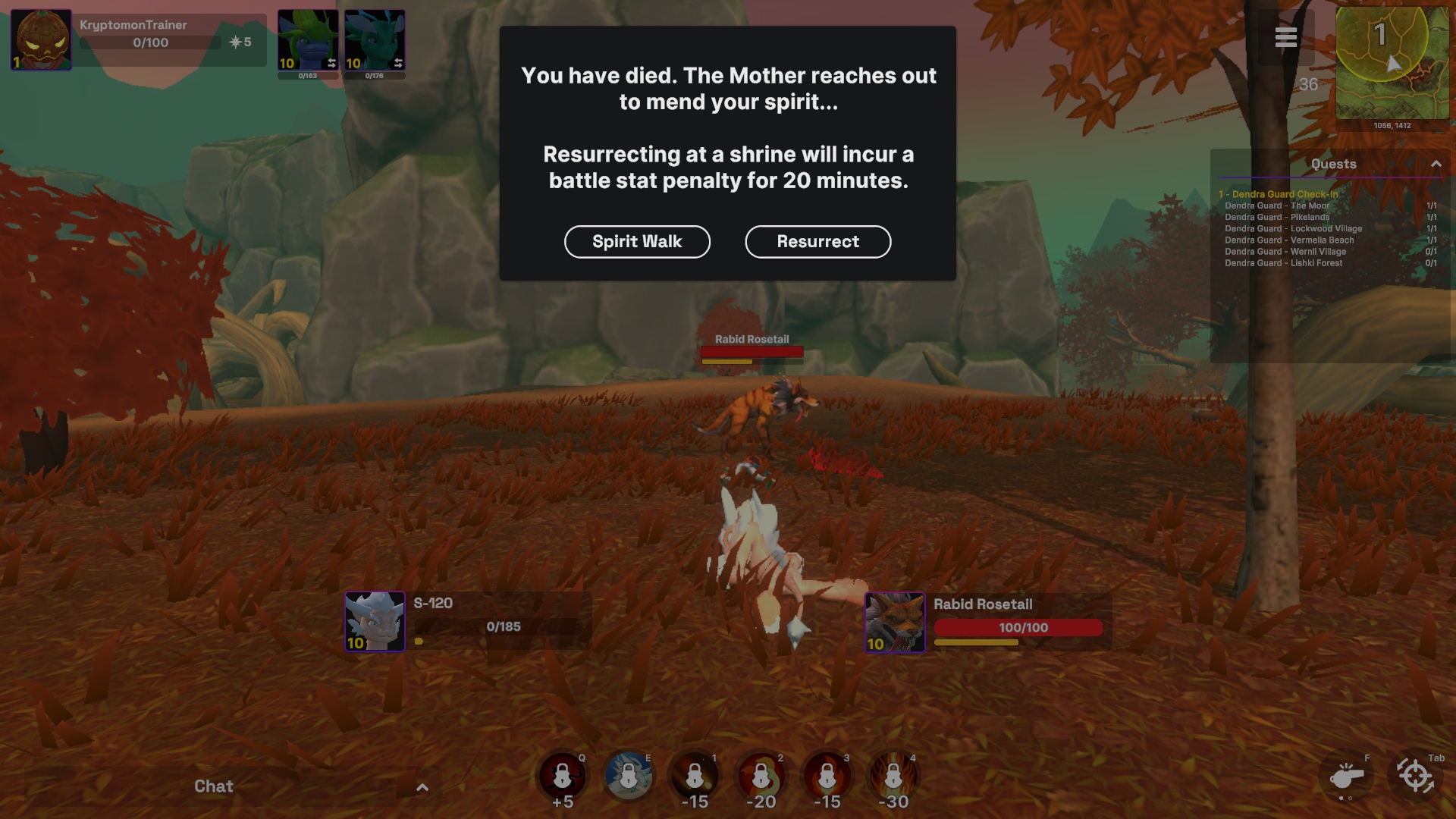Use the whistle icon

pyautogui.click(x=1347, y=777)
